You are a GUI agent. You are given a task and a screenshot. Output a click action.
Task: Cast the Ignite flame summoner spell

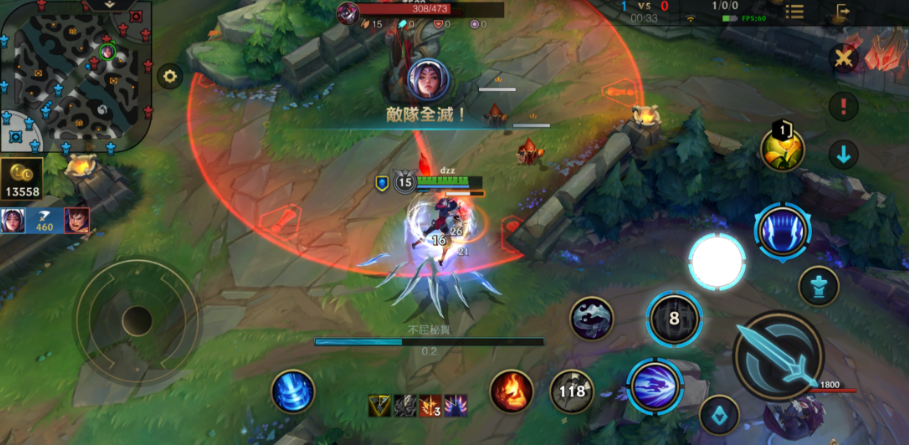[x=511, y=391]
